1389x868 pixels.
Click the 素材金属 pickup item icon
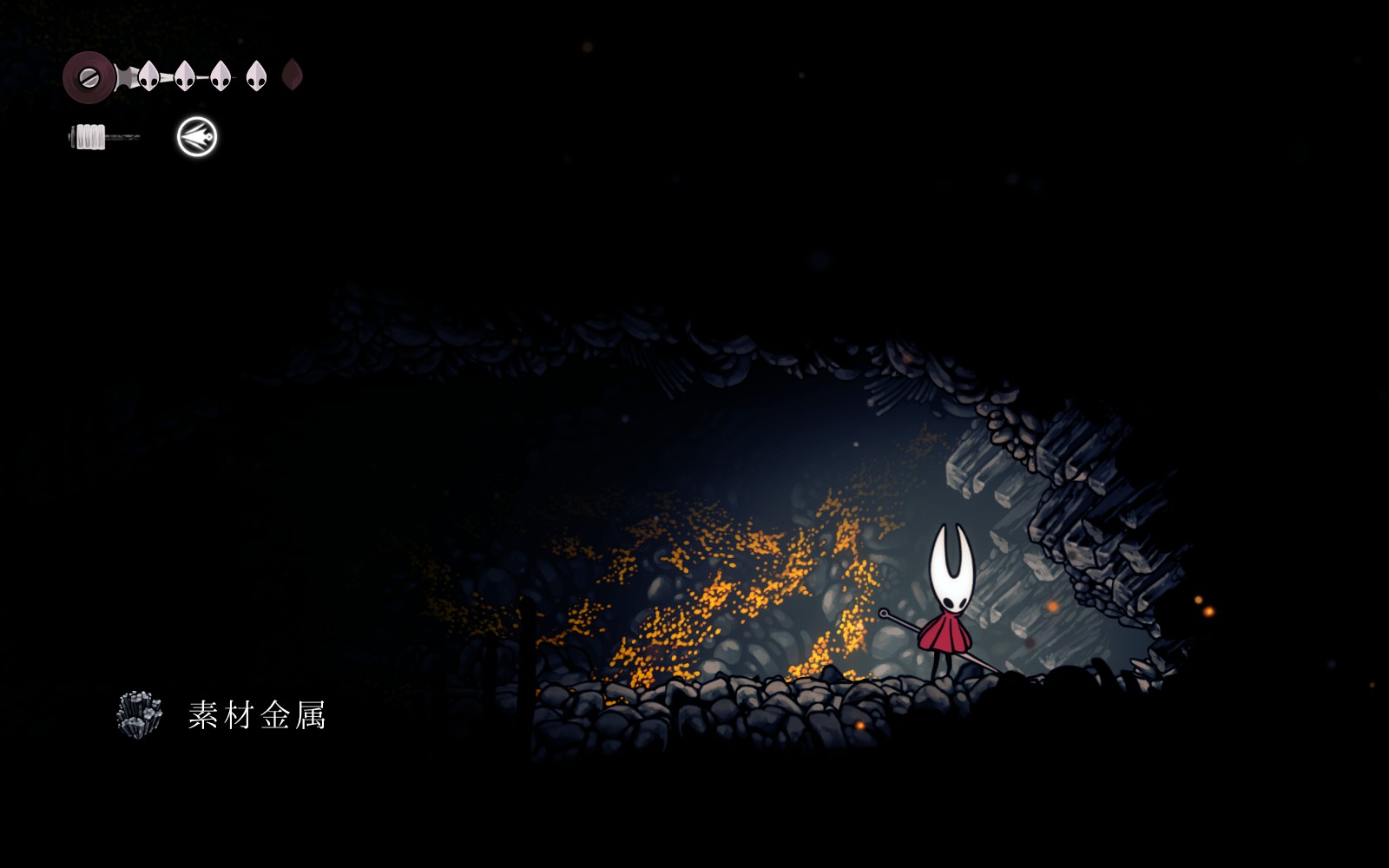pyautogui.click(x=139, y=714)
